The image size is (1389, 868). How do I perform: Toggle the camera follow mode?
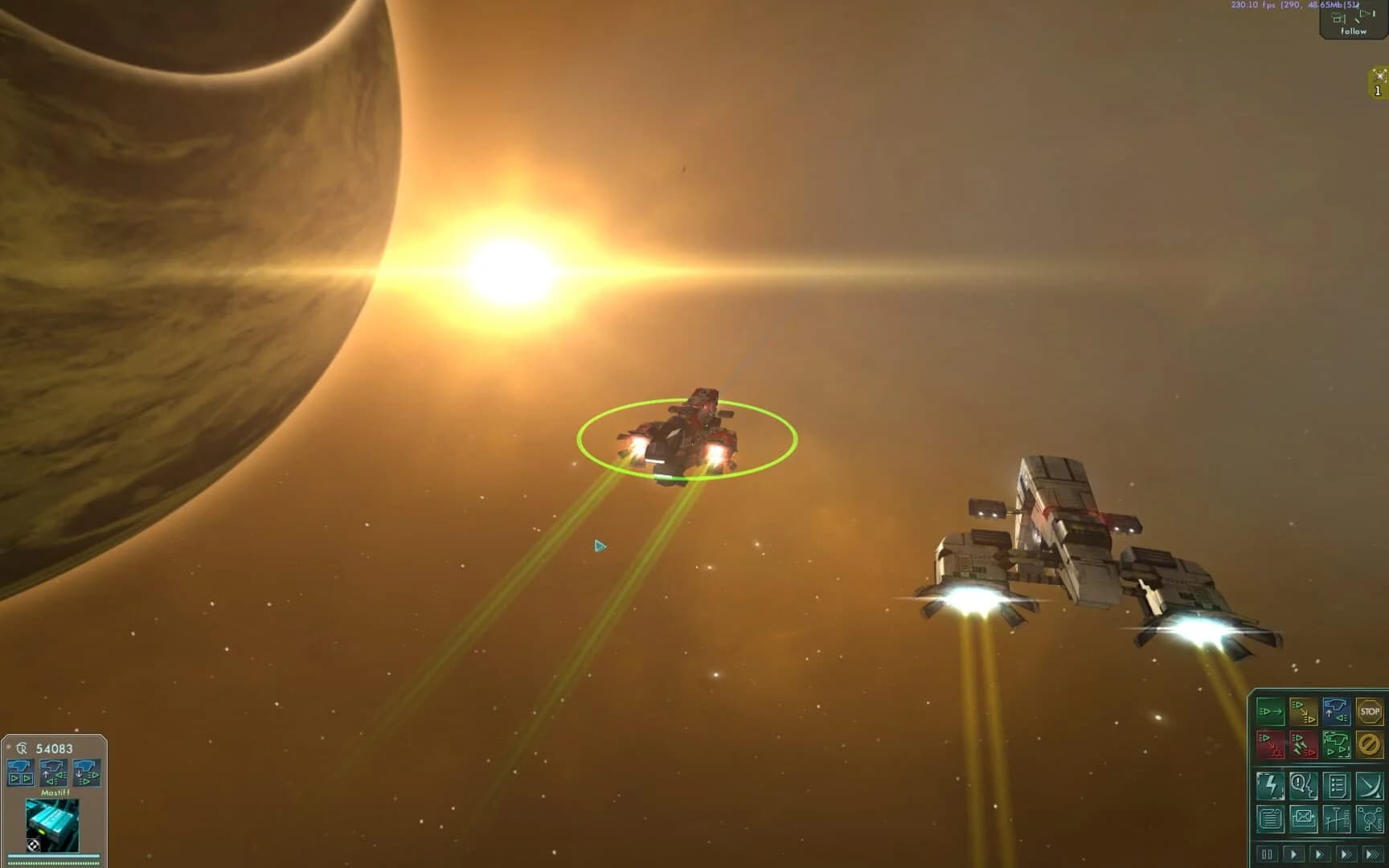point(1354,24)
